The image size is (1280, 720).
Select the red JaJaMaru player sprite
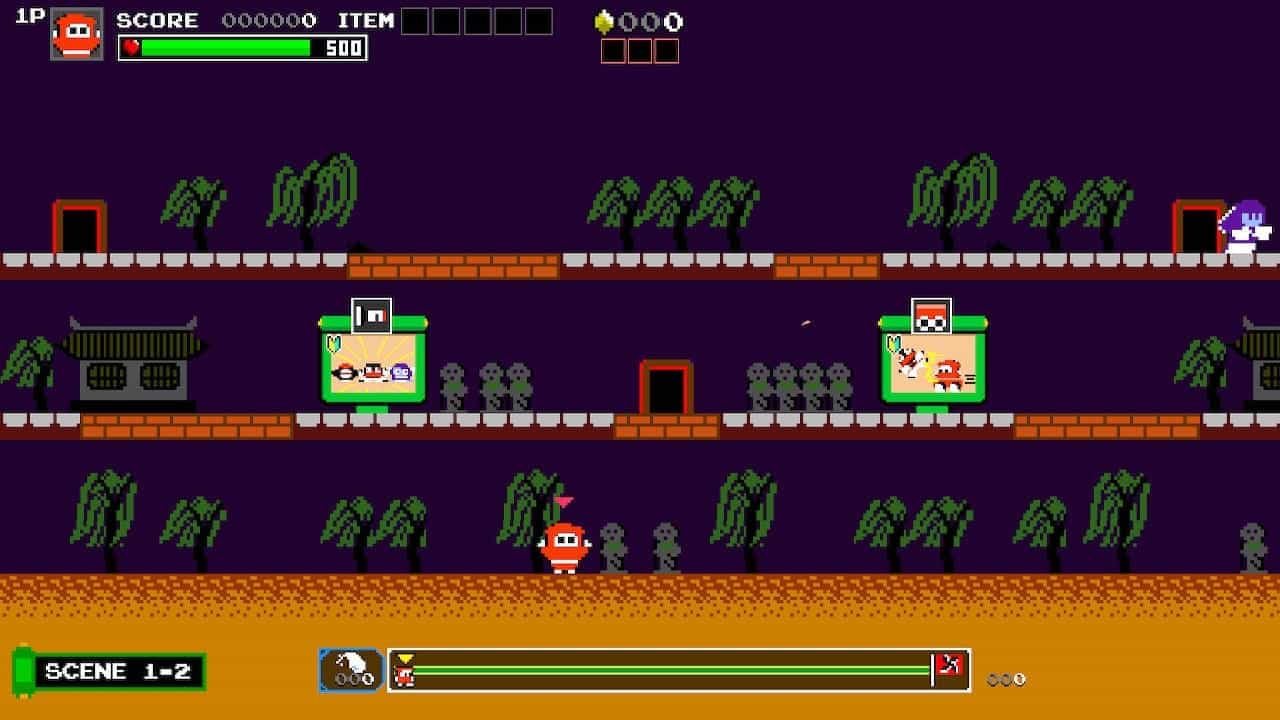click(566, 545)
